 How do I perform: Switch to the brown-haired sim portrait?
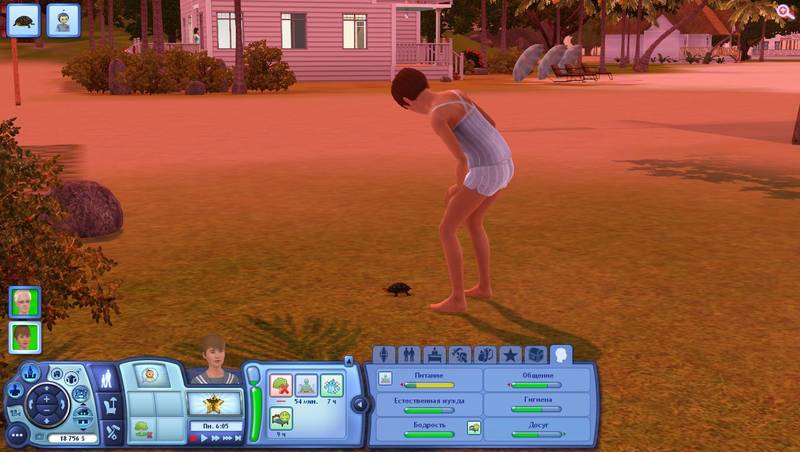(25, 338)
